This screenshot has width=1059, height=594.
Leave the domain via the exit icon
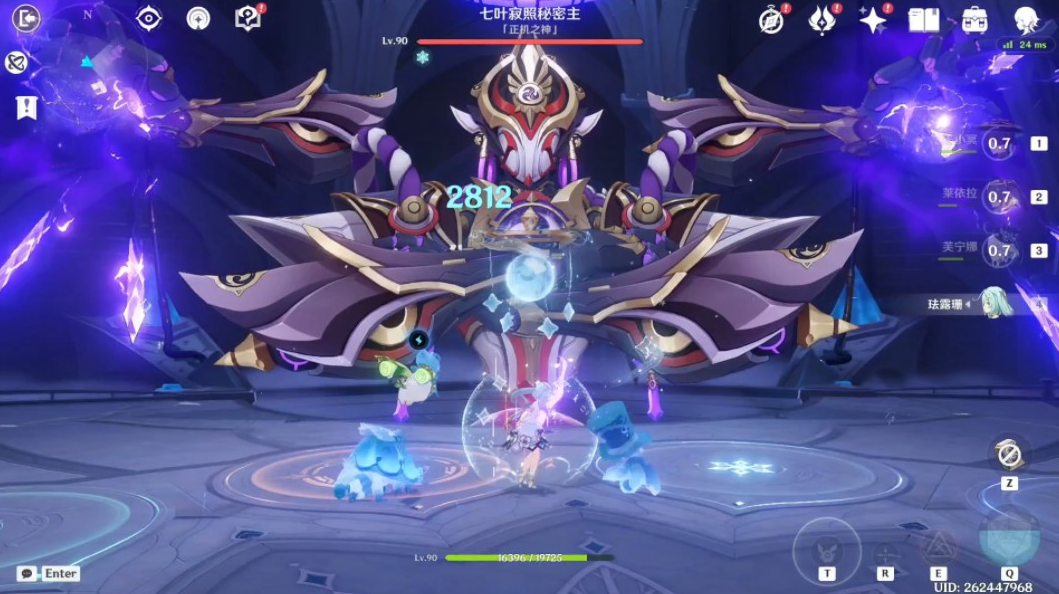tap(27, 18)
